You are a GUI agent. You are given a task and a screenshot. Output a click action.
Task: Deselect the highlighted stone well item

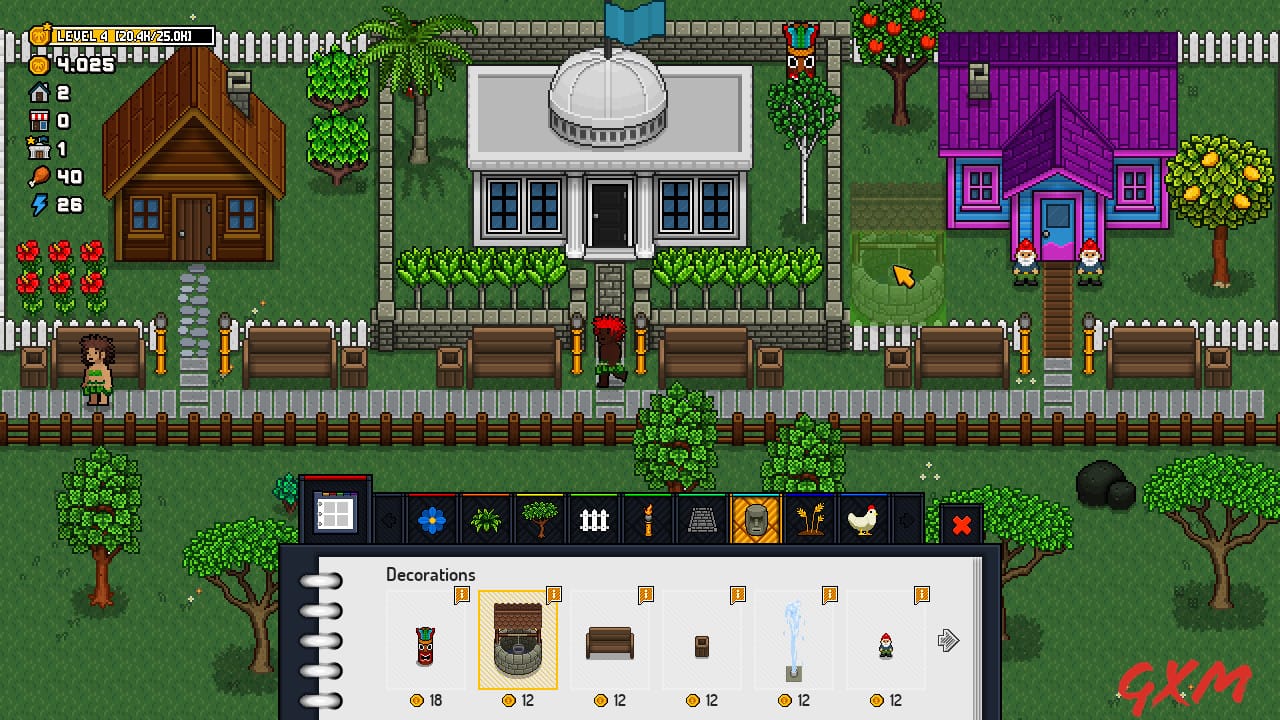pos(518,640)
